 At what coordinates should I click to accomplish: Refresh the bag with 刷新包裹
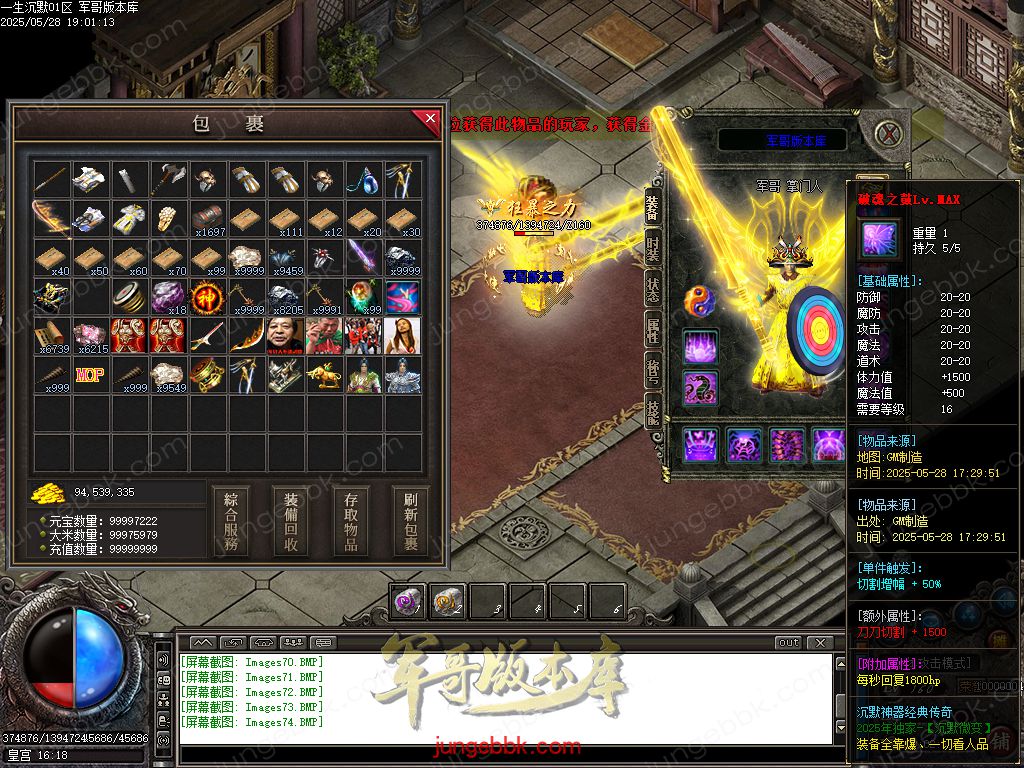point(410,522)
